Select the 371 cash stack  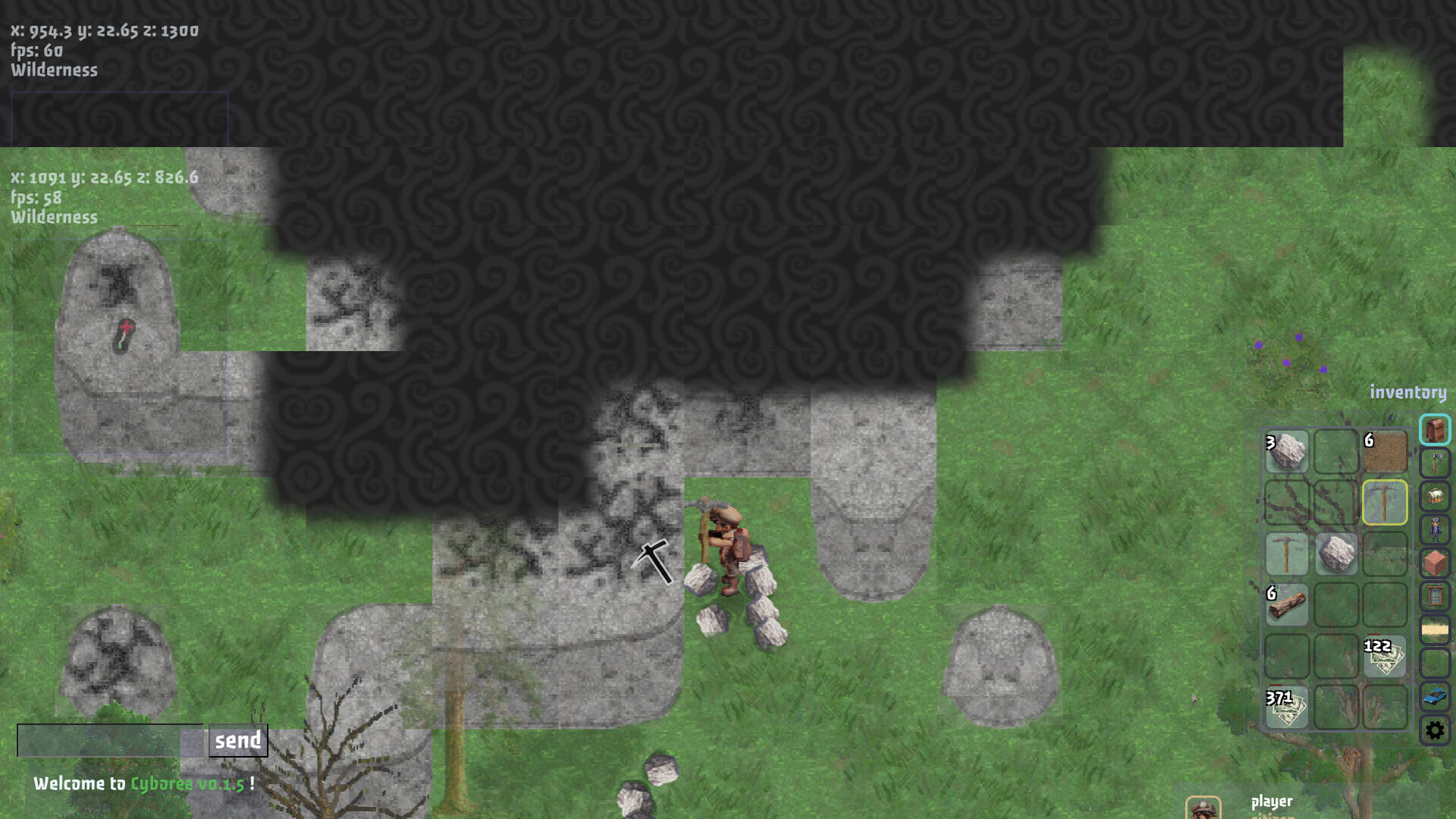1289,707
